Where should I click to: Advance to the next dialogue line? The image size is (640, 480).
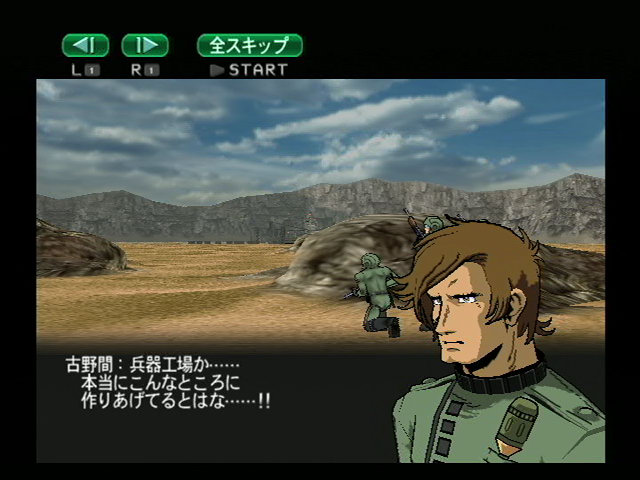point(145,45)
